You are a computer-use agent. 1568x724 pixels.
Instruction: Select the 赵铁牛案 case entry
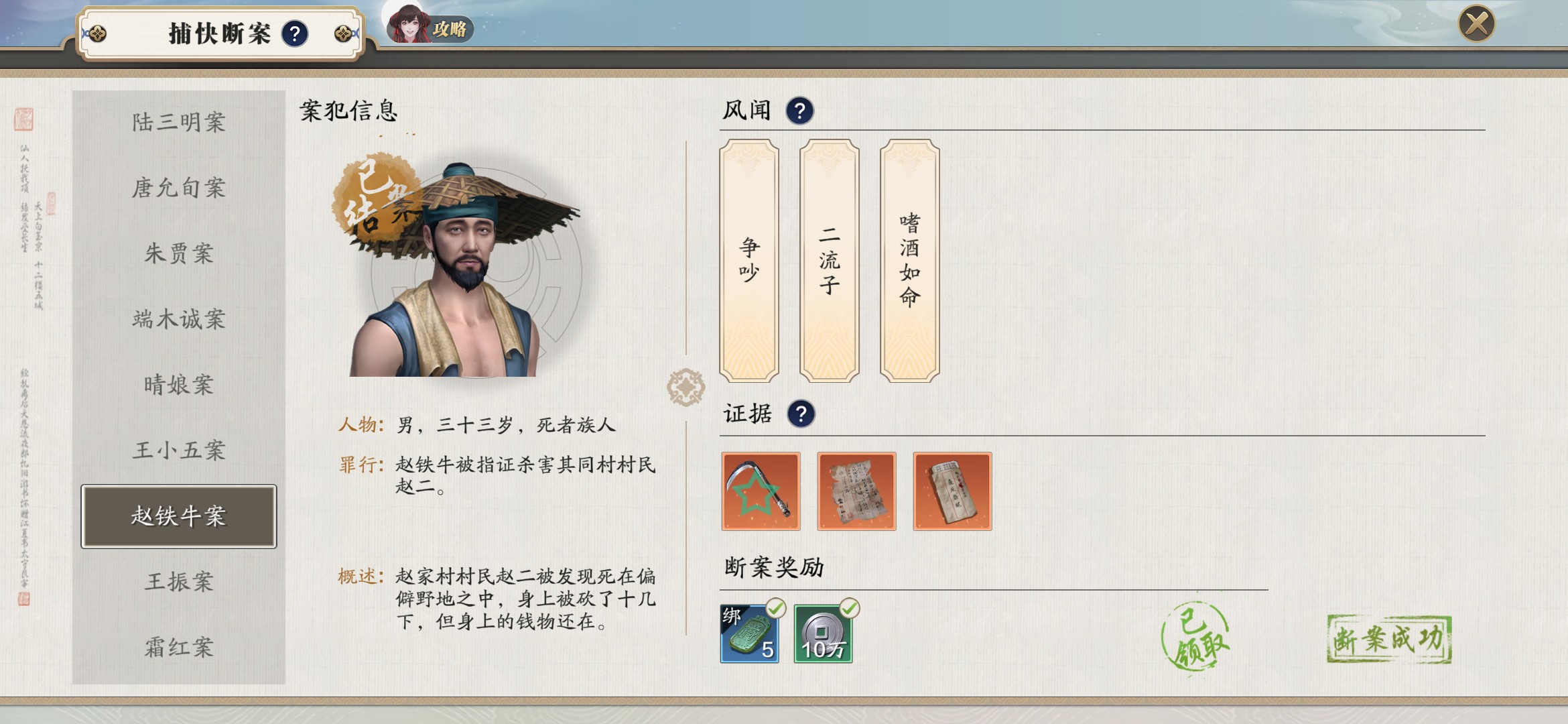point(179,516)
